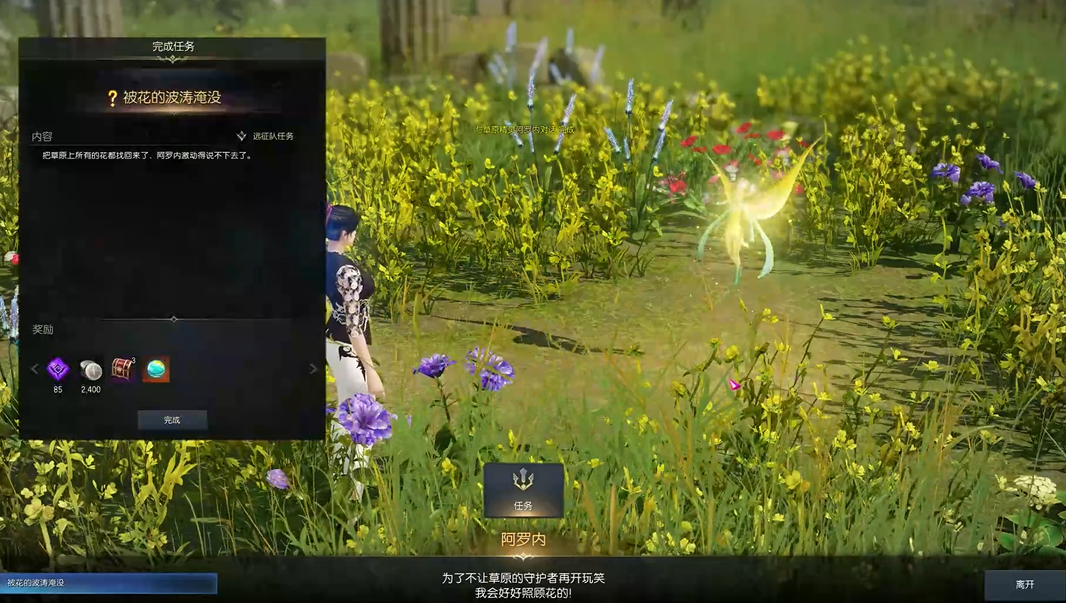Leave the dialogue with the 离开 button

(x=1024, y=584)
